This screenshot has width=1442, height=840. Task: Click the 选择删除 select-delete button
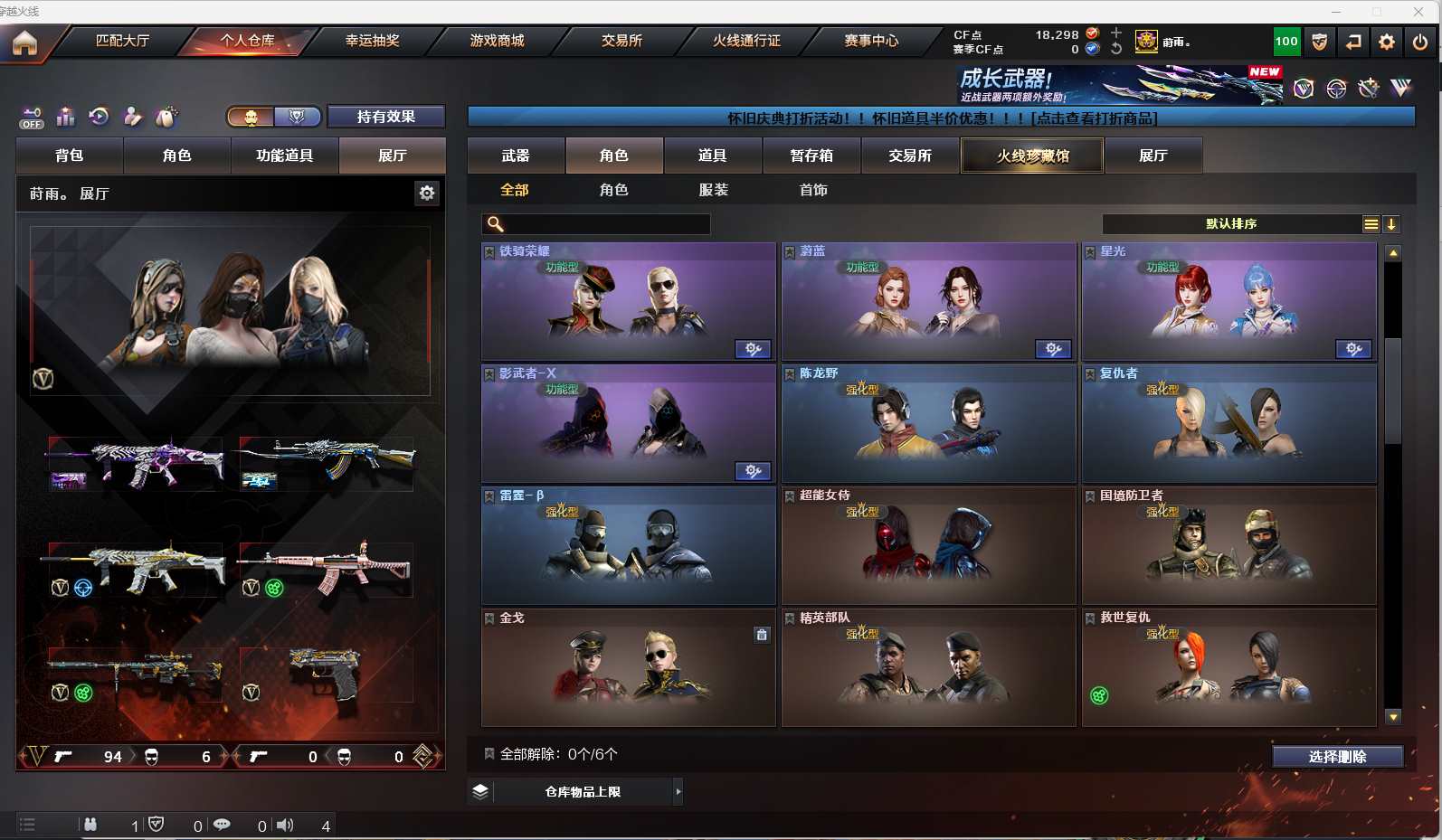coord(1337,757)
